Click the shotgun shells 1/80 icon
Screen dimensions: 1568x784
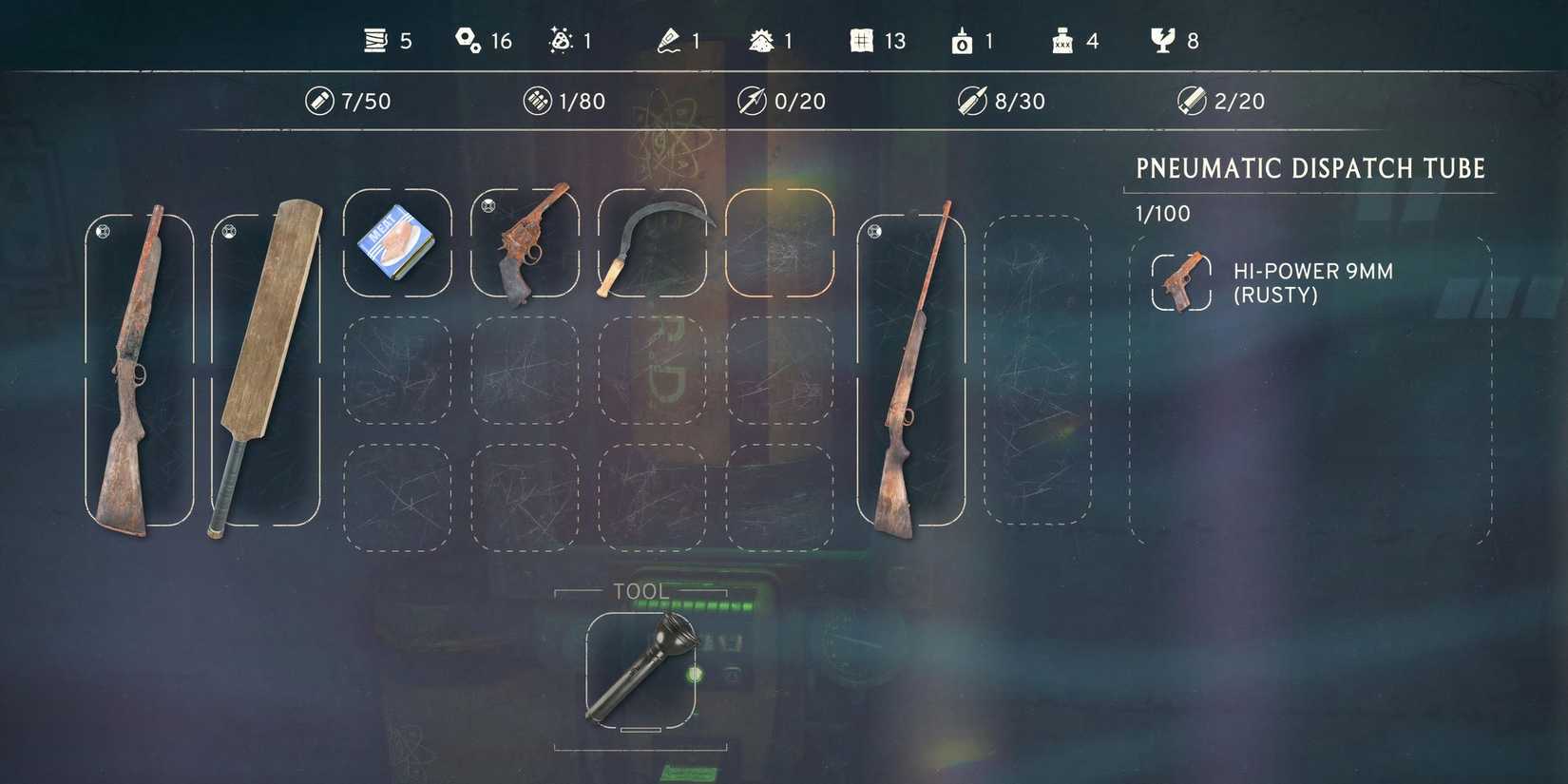(539, 99)
